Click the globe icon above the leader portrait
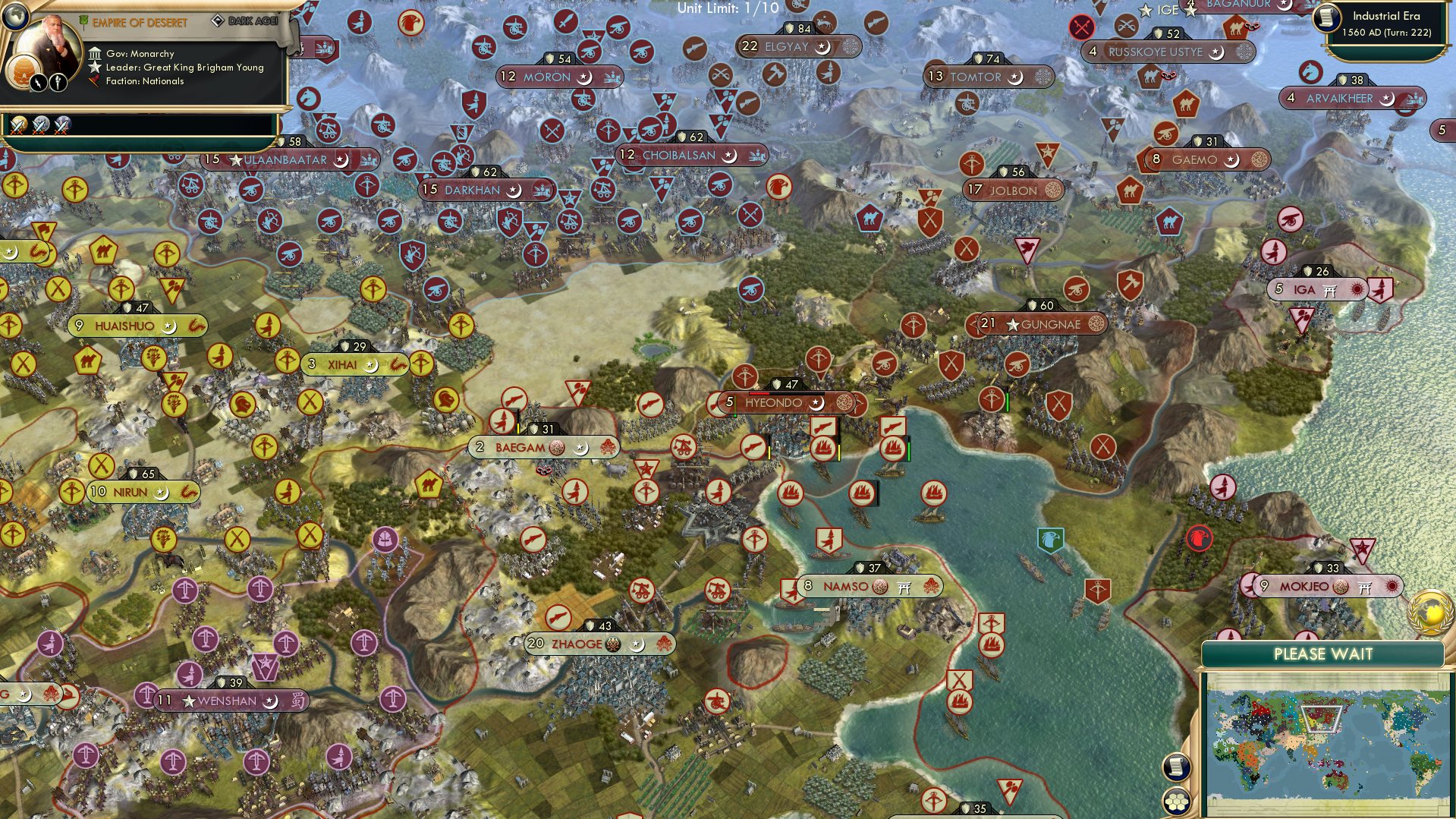Viewport: 1456px width, 819px height. [16, 16]
